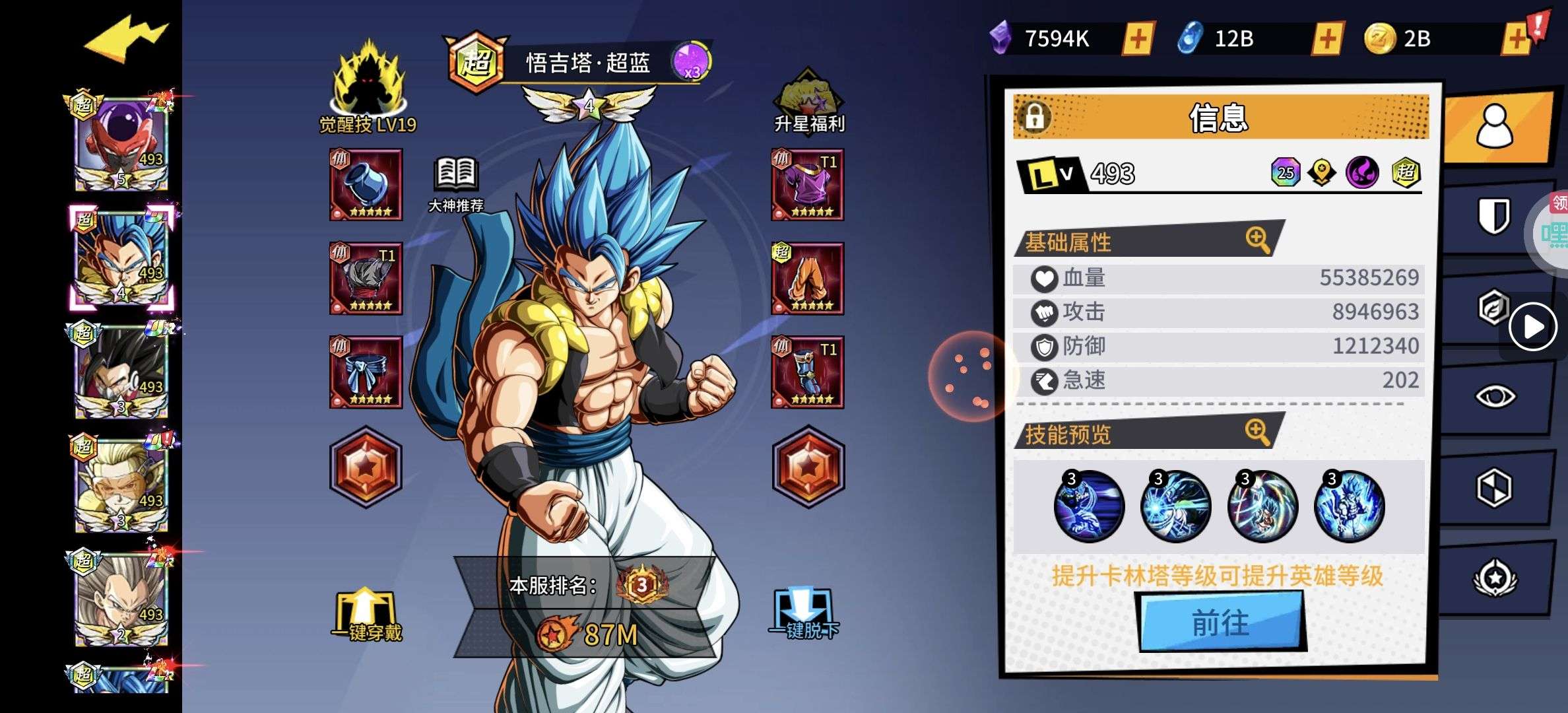Switch to the eye tab
Screen dimensions: 1568x713
click(x=1495, y=396)
